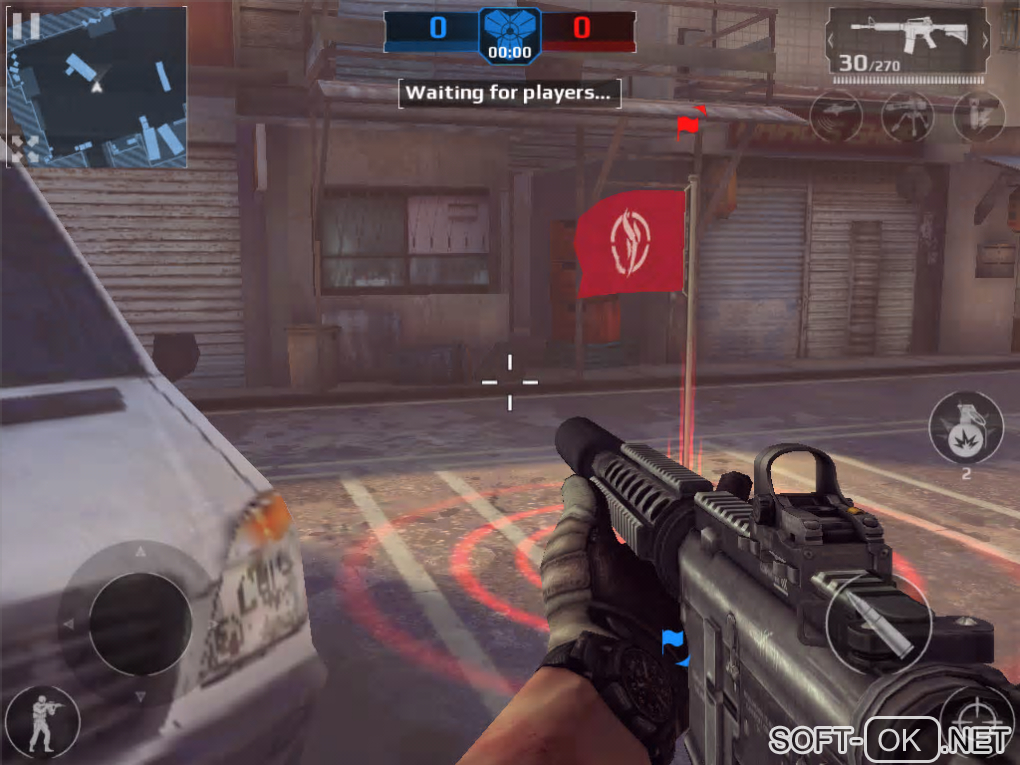1020x765 pixels.
Task: Deploy the sentry turret killstreak
Action: (908, 117)
